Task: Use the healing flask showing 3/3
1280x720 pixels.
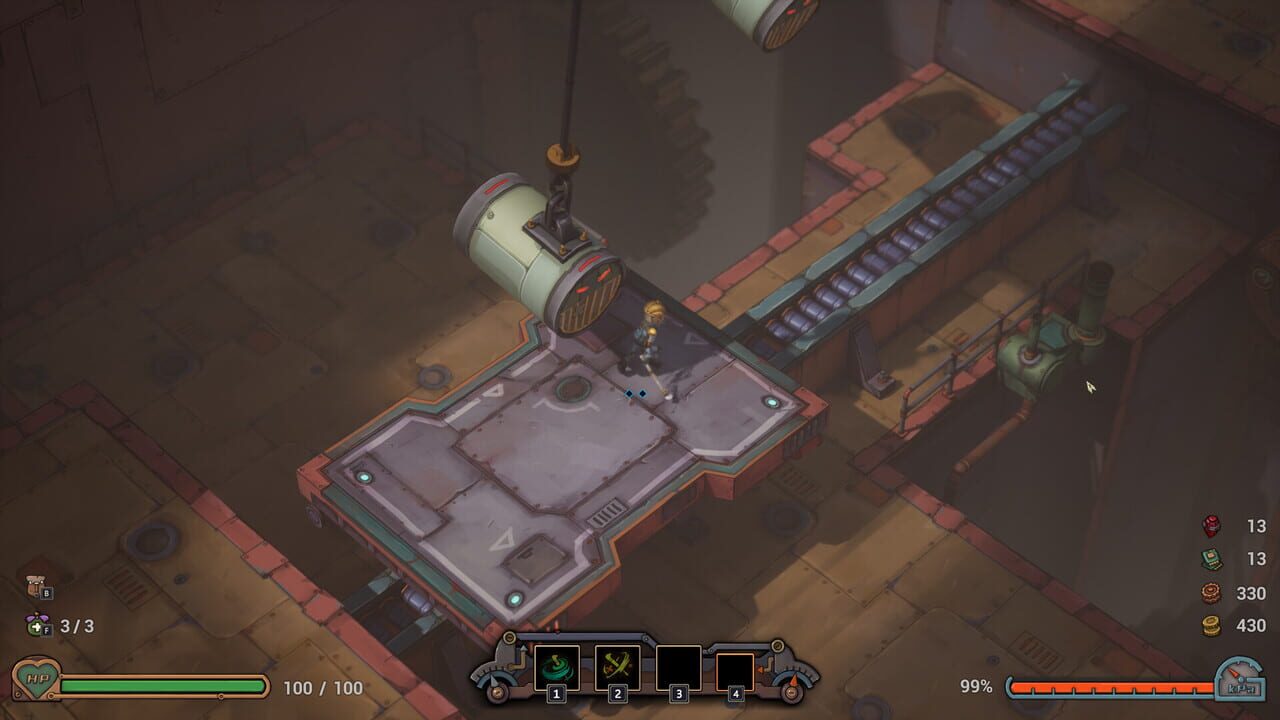Action: pos(36,626)
